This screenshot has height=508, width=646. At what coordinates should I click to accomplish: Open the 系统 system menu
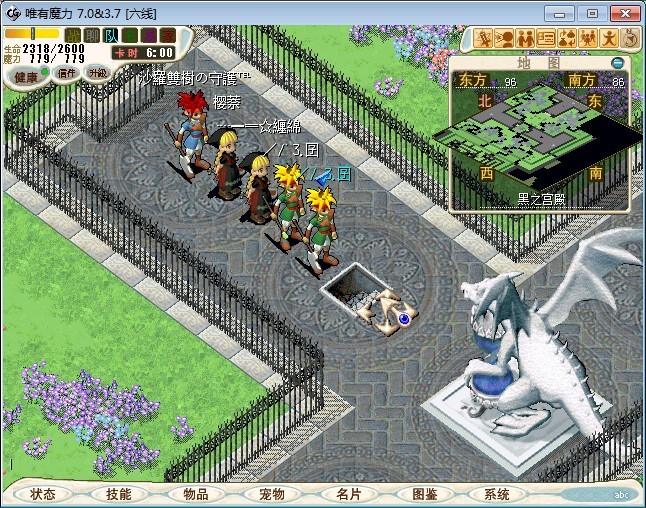tap(497, 494)
